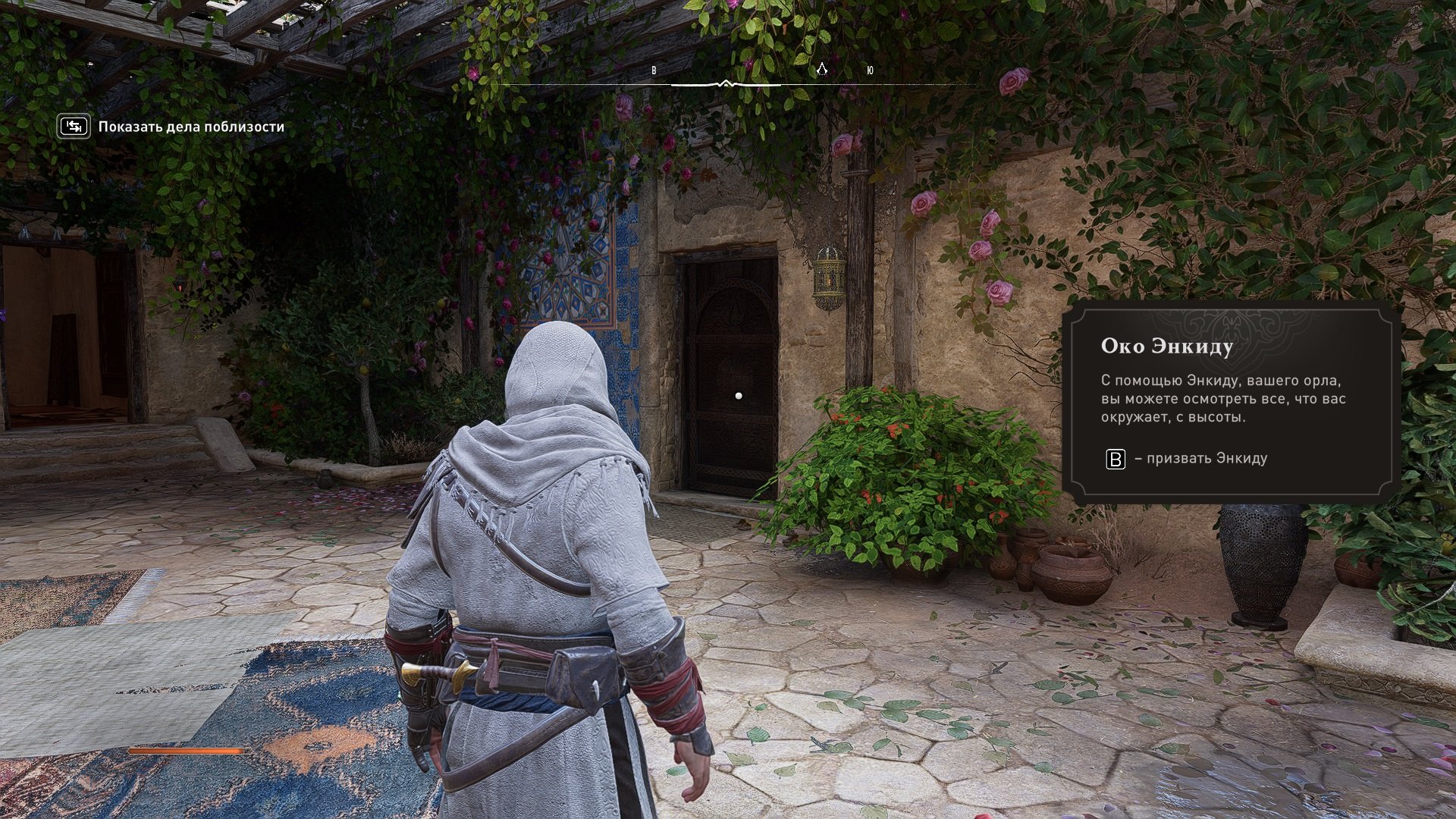Click the Показать дела поблизости label
Viewport: 1456px width, 819px height.
click(x=191, y=127)
